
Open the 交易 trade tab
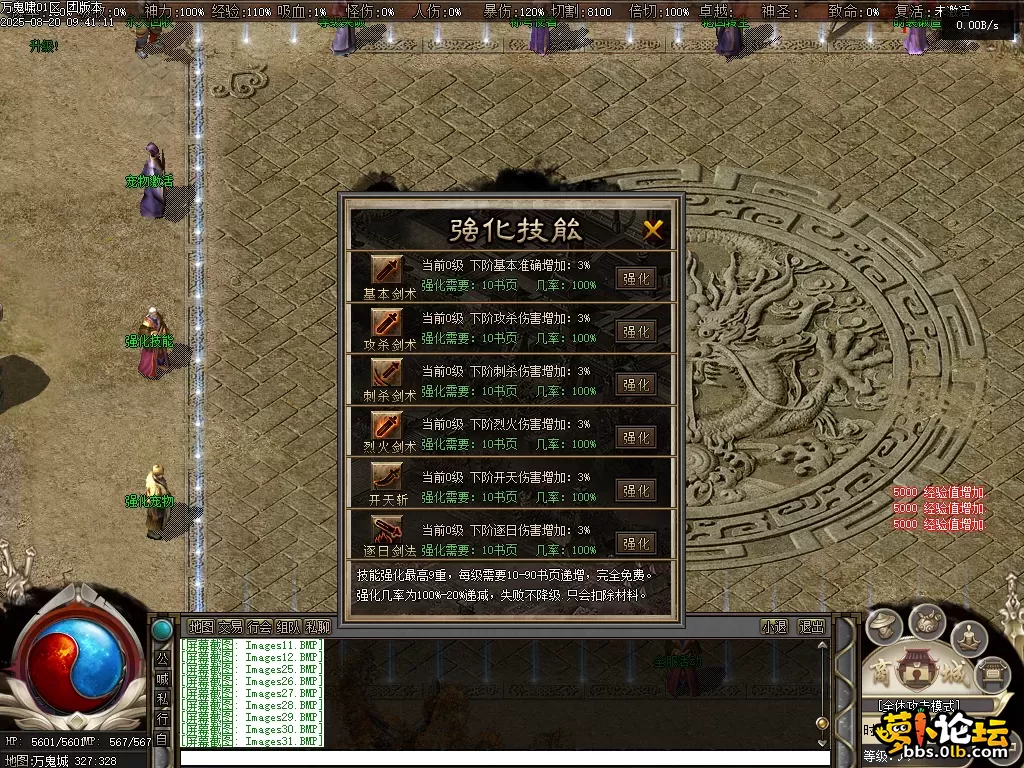coord(230,627)
